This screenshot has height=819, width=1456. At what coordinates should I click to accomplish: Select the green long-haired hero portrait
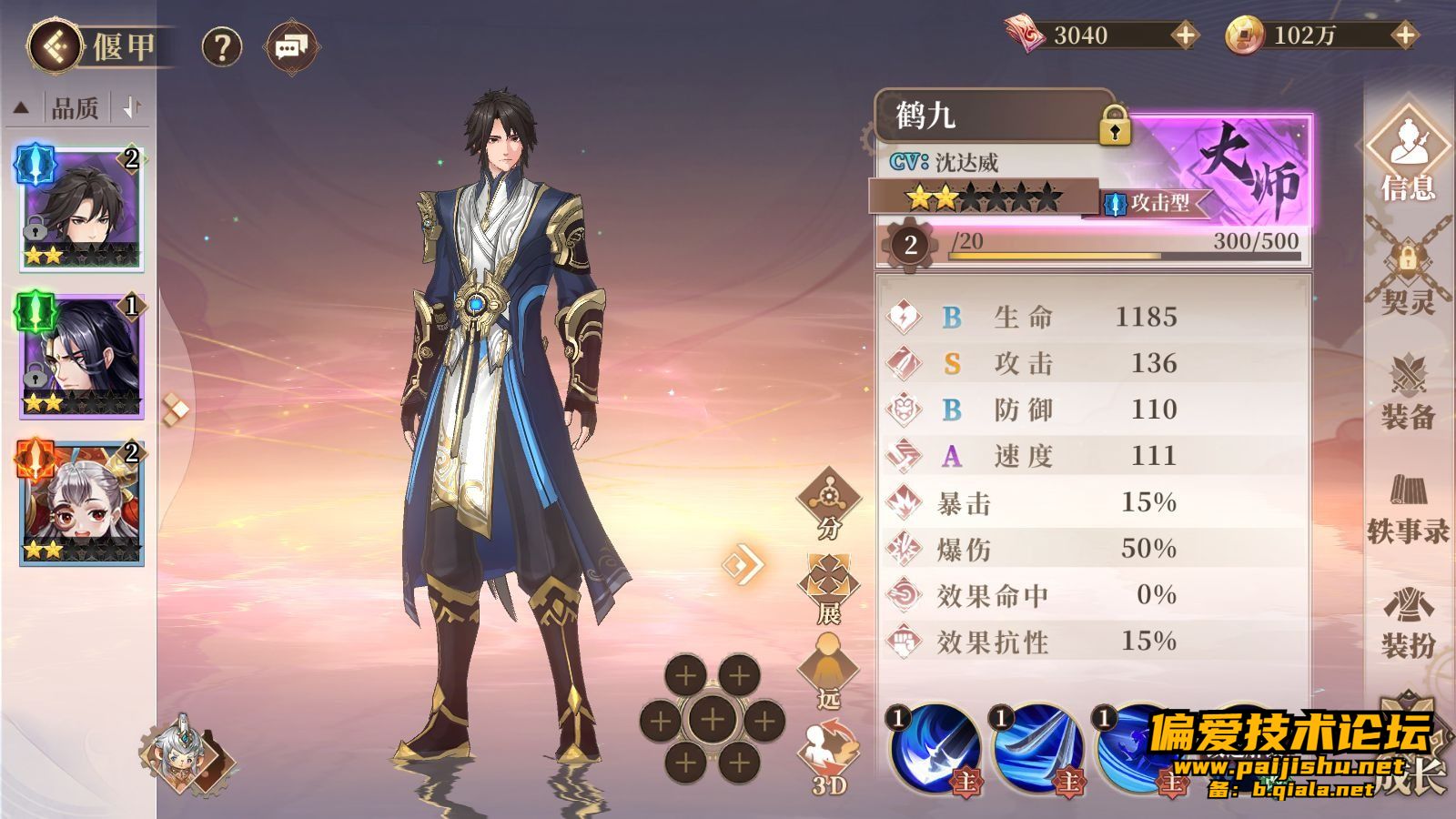(82, 356)
